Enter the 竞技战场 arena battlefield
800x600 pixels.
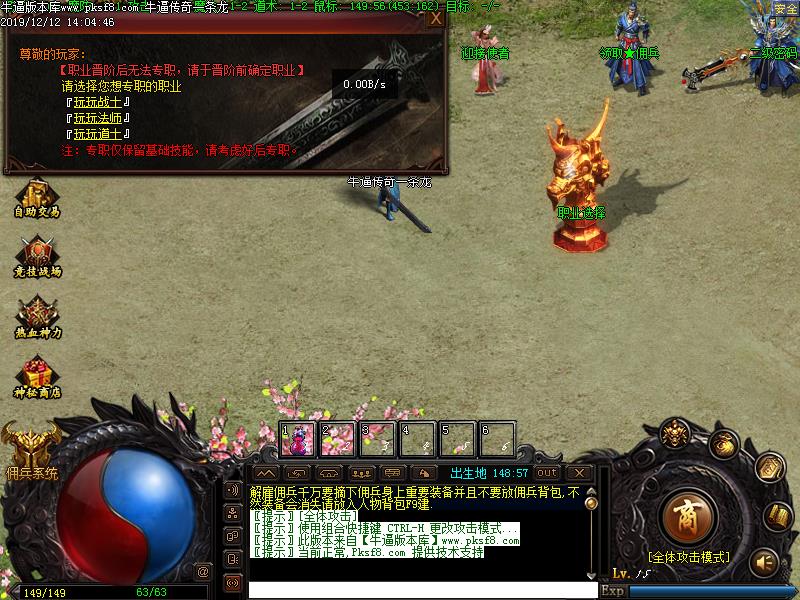click(x=37, y=257)
